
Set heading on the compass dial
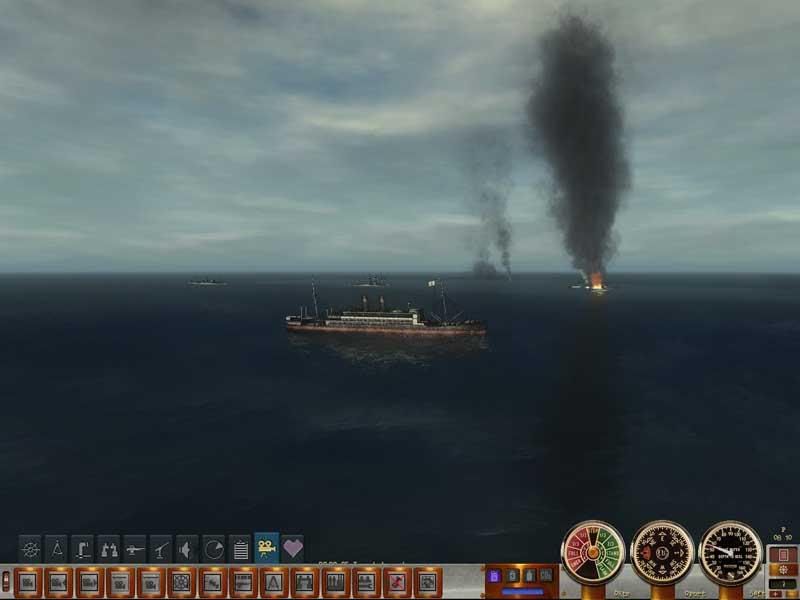tap(662, 552)
